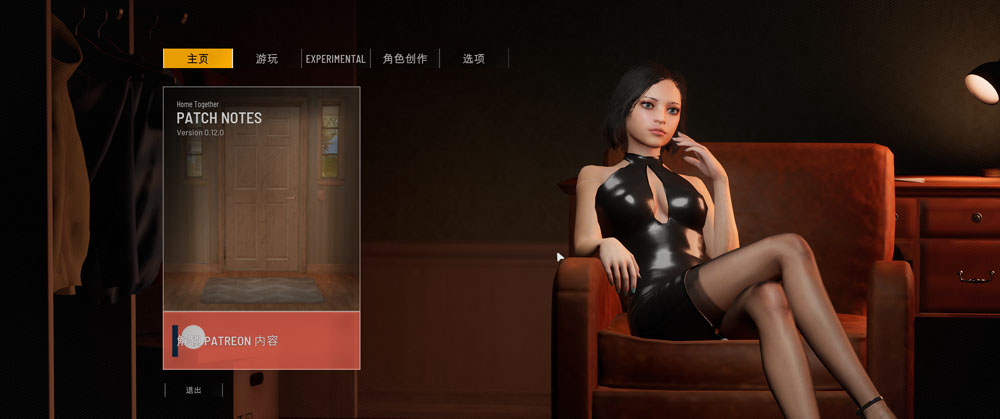Click the 退出 exit button
Screen dimensions: 1000x419
click(x=193, y=390)
